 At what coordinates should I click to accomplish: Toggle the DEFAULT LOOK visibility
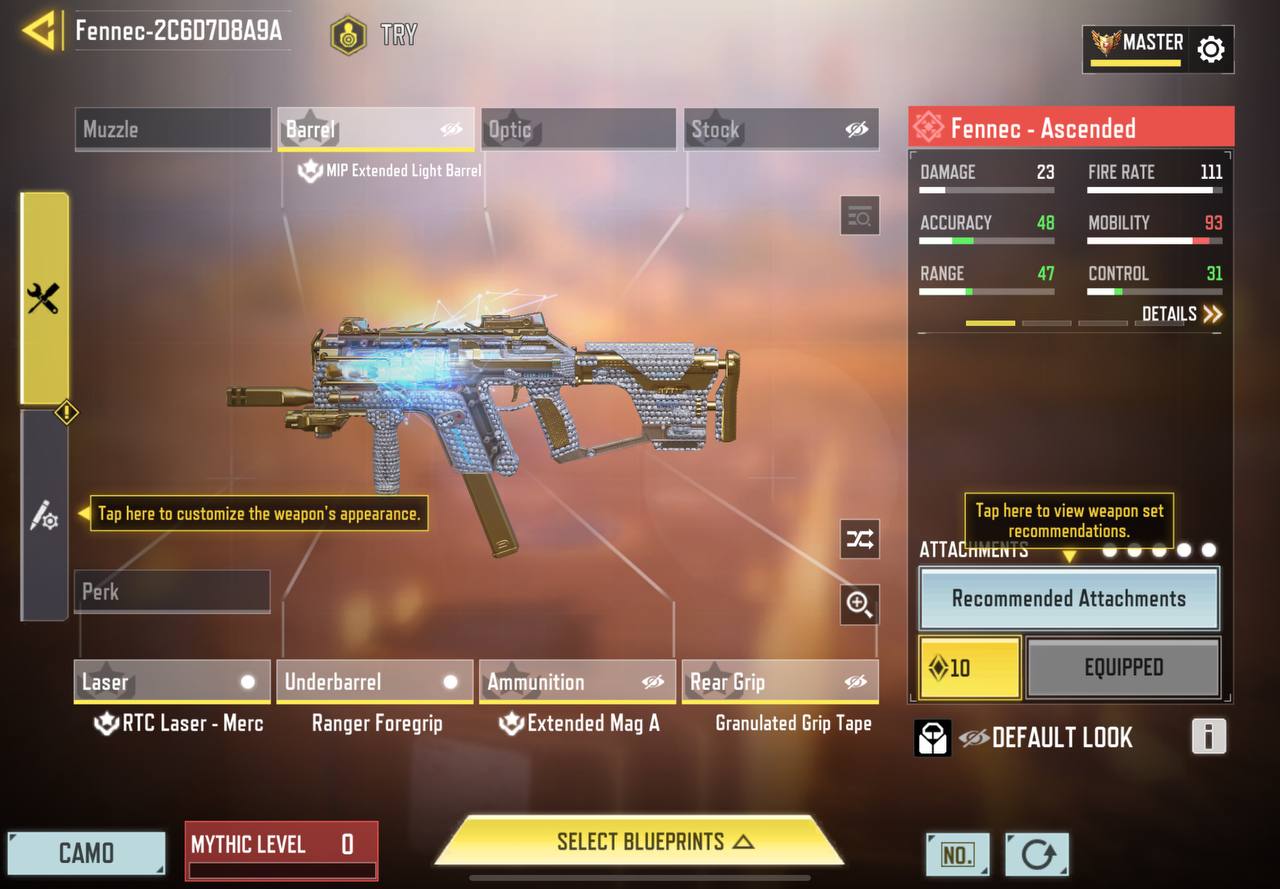(x=974, y=738)
